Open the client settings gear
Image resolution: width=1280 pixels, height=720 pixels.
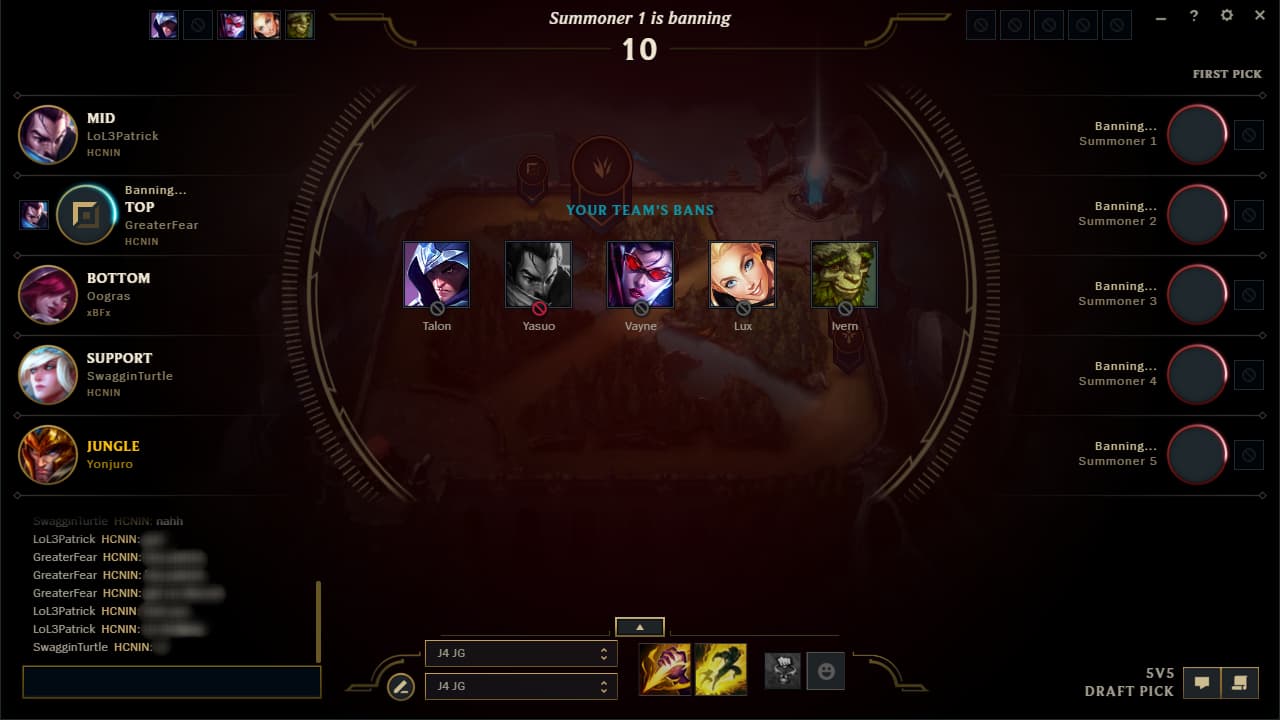coord(1226,16)
